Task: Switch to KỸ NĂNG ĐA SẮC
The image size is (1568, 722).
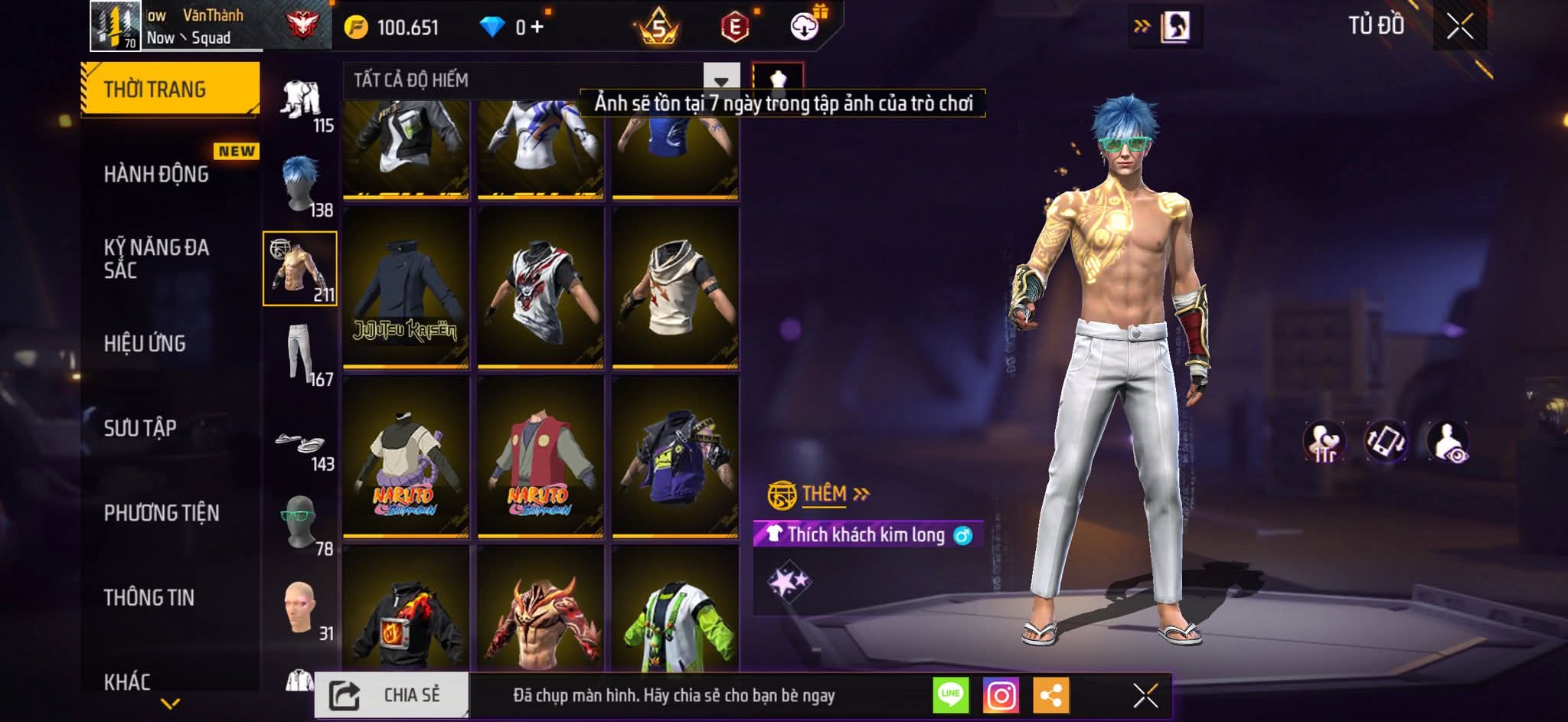Action: (156, 258)
